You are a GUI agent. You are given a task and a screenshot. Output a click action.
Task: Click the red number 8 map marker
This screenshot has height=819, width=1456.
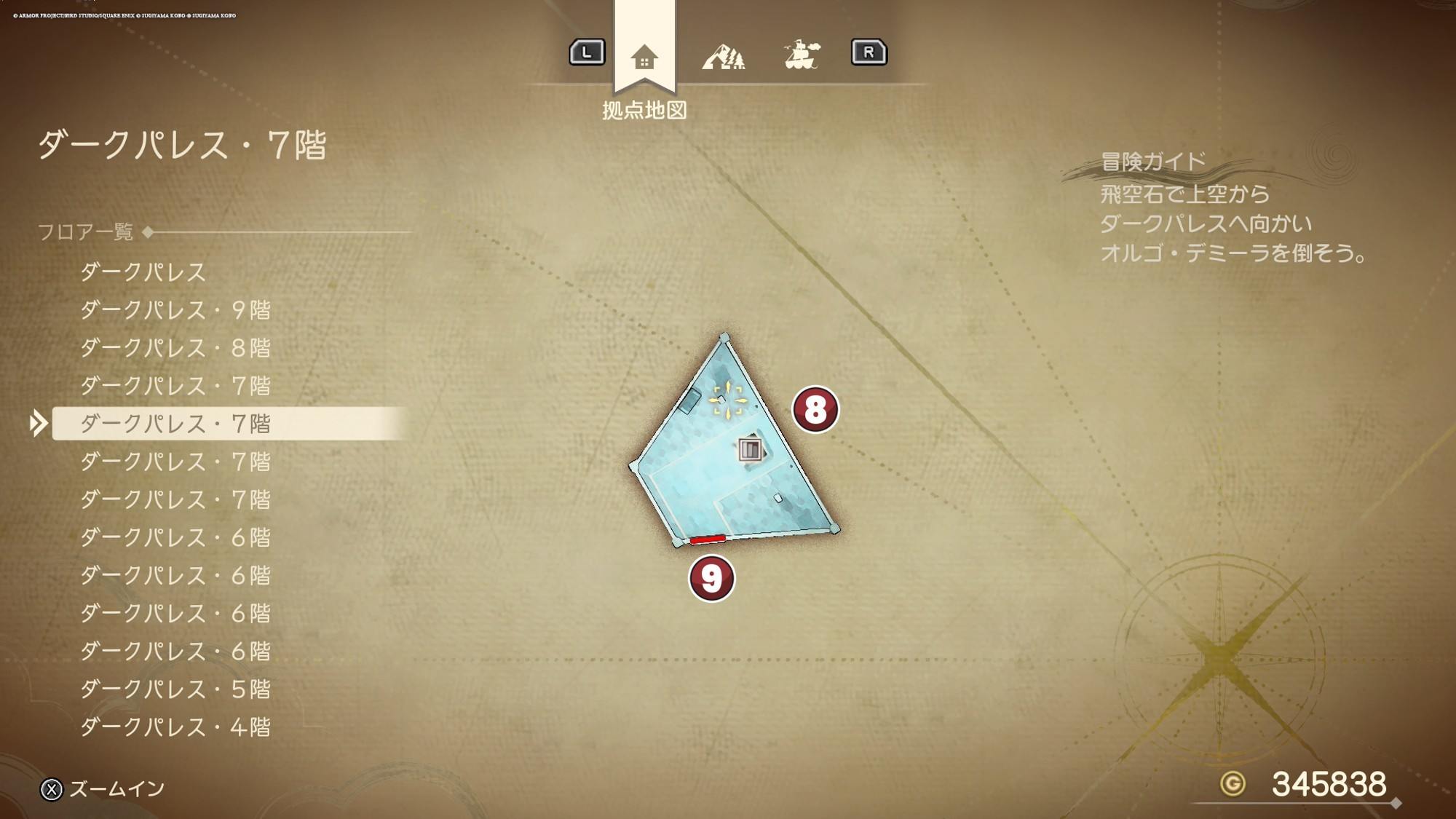pyautogui.click(x=815, y=409)
